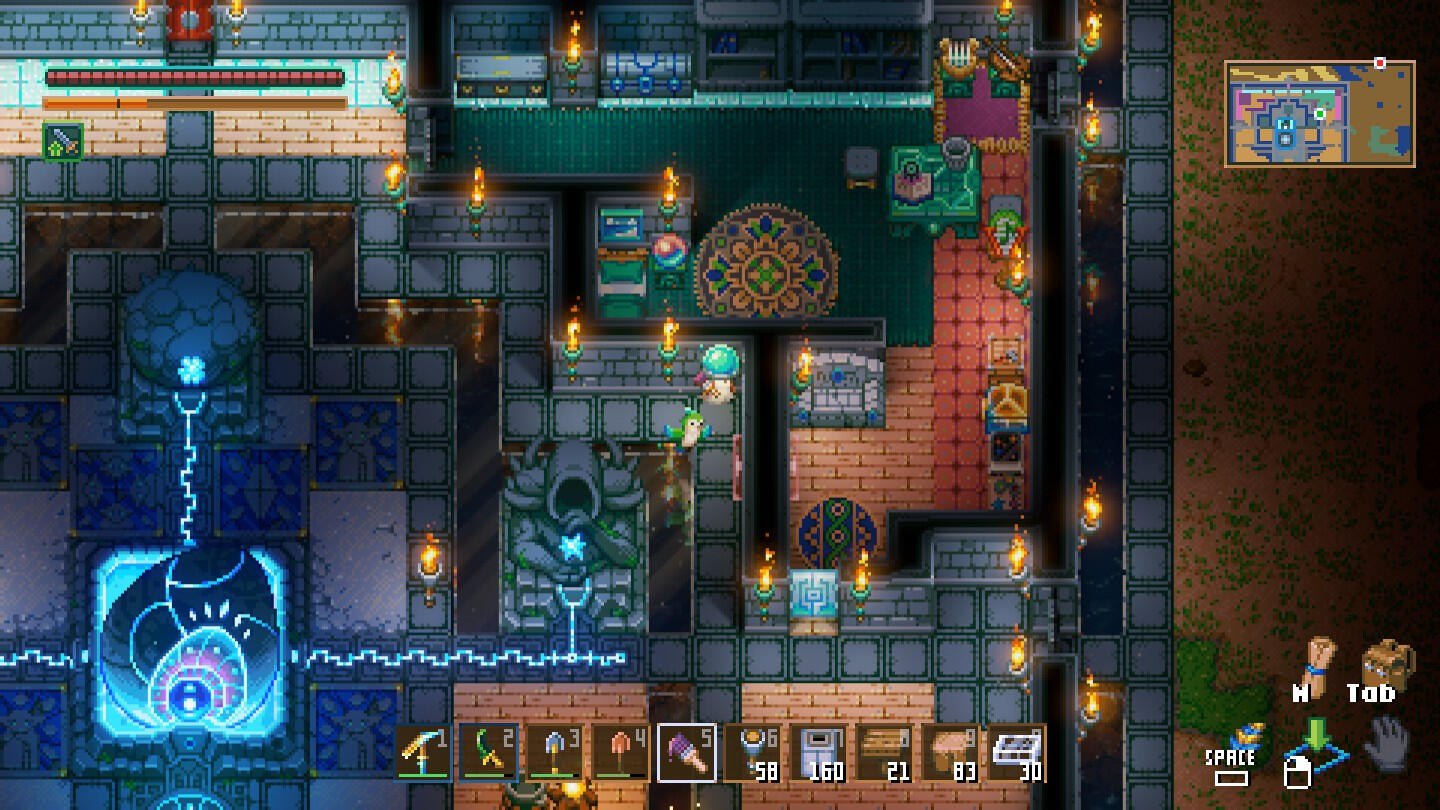The height and width of the screenshot is (810, 1440).
Task: Click the grey hand interact icon
Action: tap(1387, 747)
